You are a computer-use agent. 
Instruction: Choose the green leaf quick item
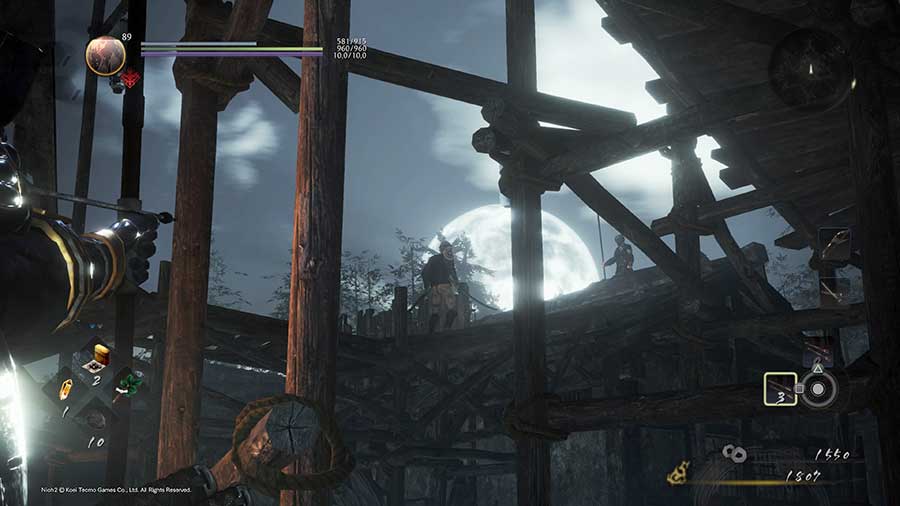click(128, 383)
